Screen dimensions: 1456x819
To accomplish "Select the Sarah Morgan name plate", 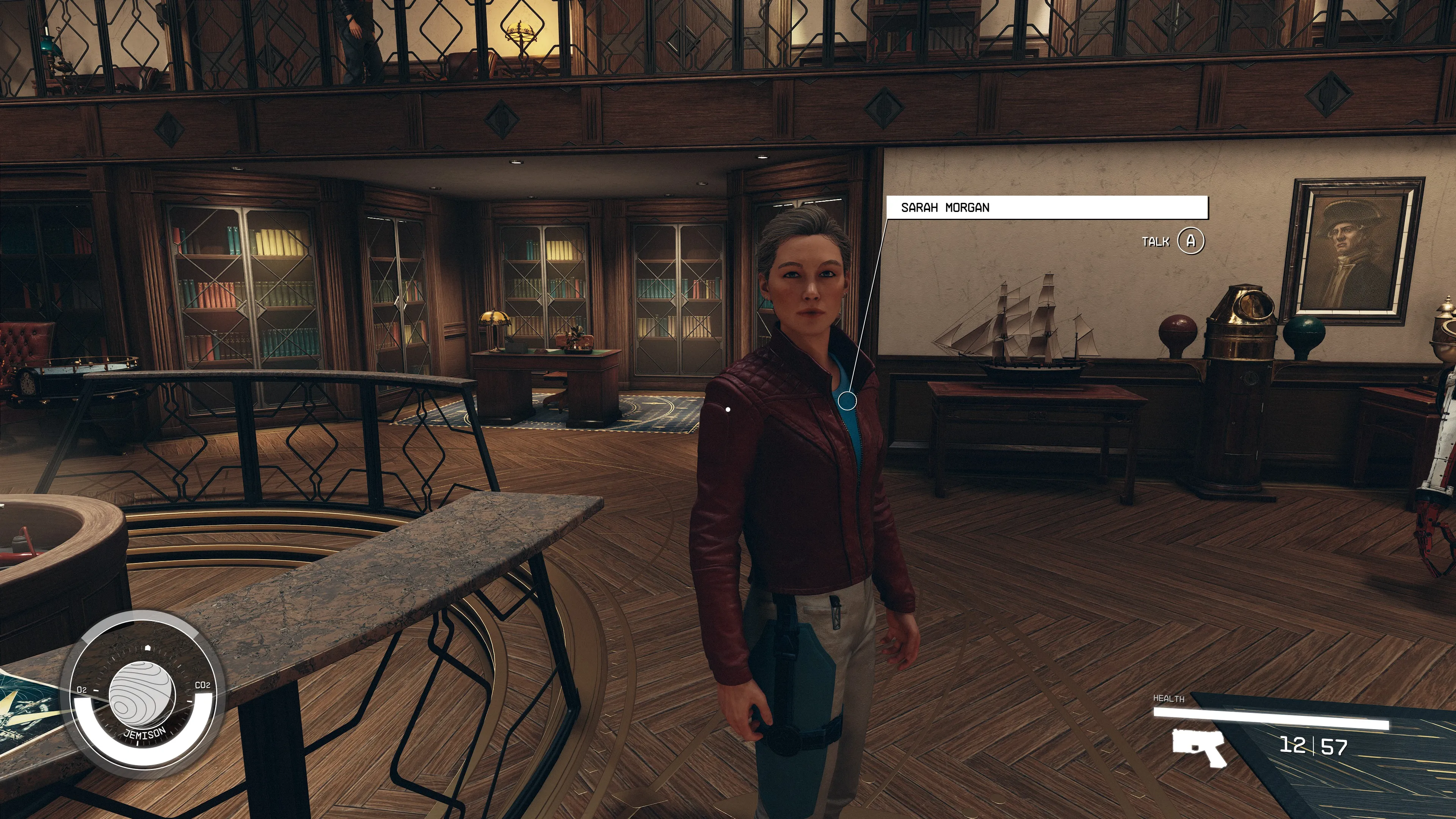I will click(1046, 207).
